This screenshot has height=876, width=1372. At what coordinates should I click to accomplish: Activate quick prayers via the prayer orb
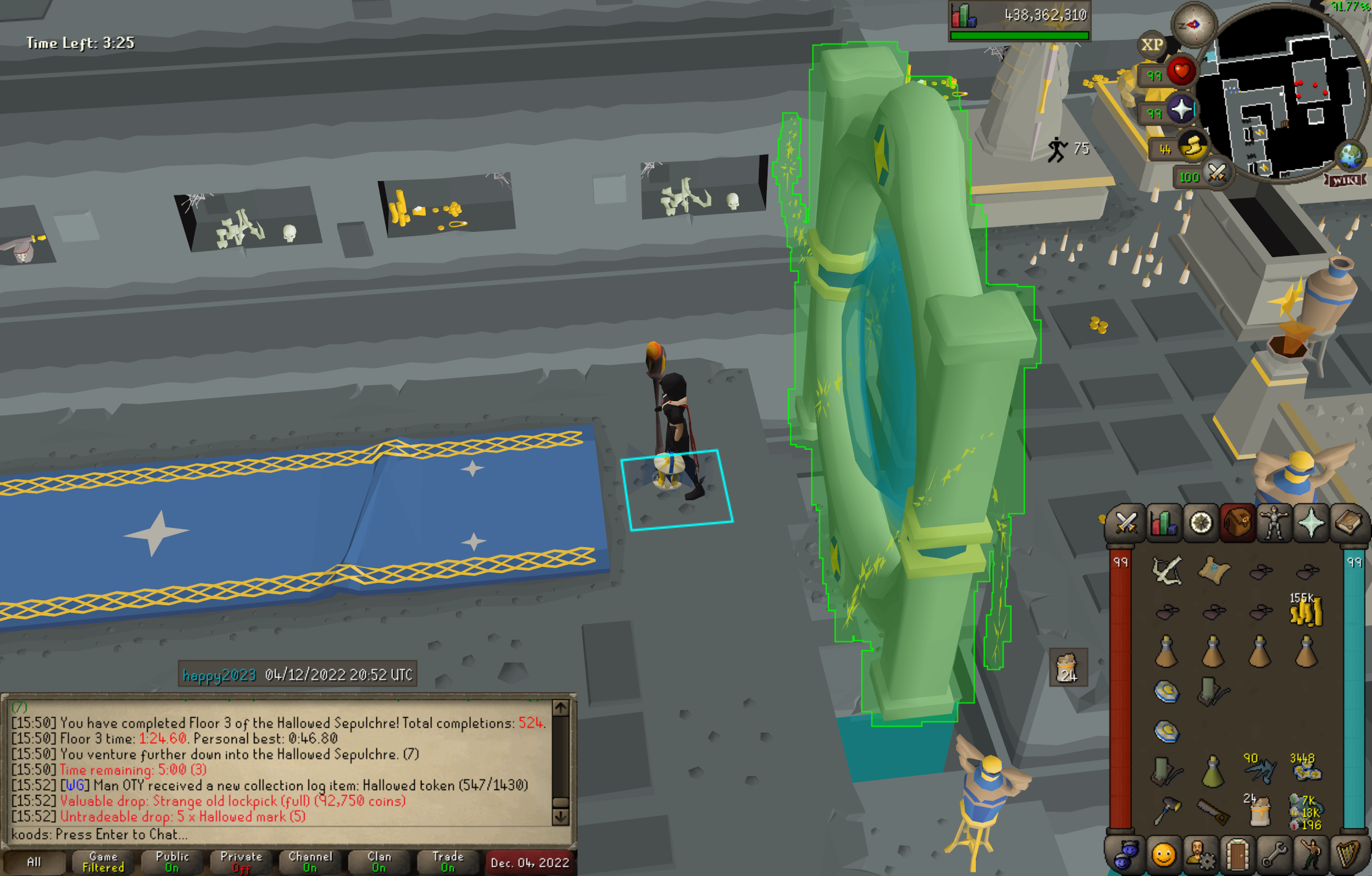1180,110
